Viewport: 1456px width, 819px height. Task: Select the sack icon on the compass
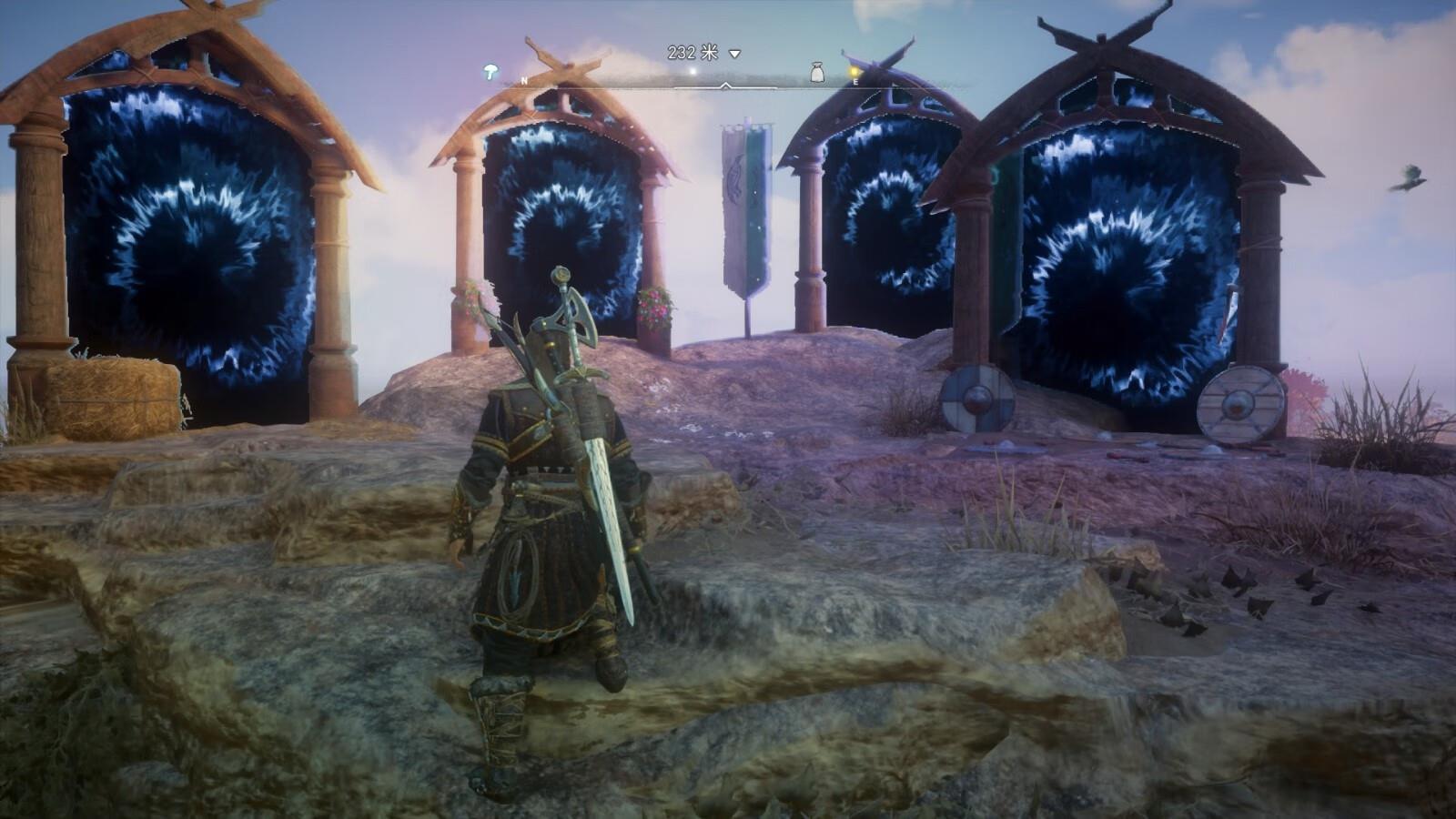(x=817, y=71)
